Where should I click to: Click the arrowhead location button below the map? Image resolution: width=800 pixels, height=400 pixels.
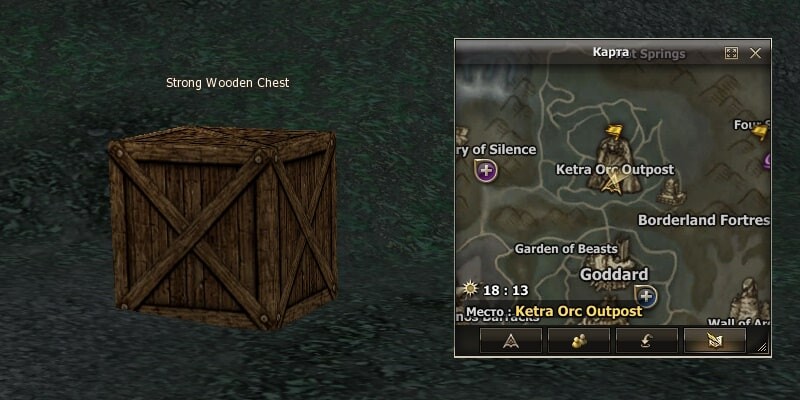pos(511,341)
